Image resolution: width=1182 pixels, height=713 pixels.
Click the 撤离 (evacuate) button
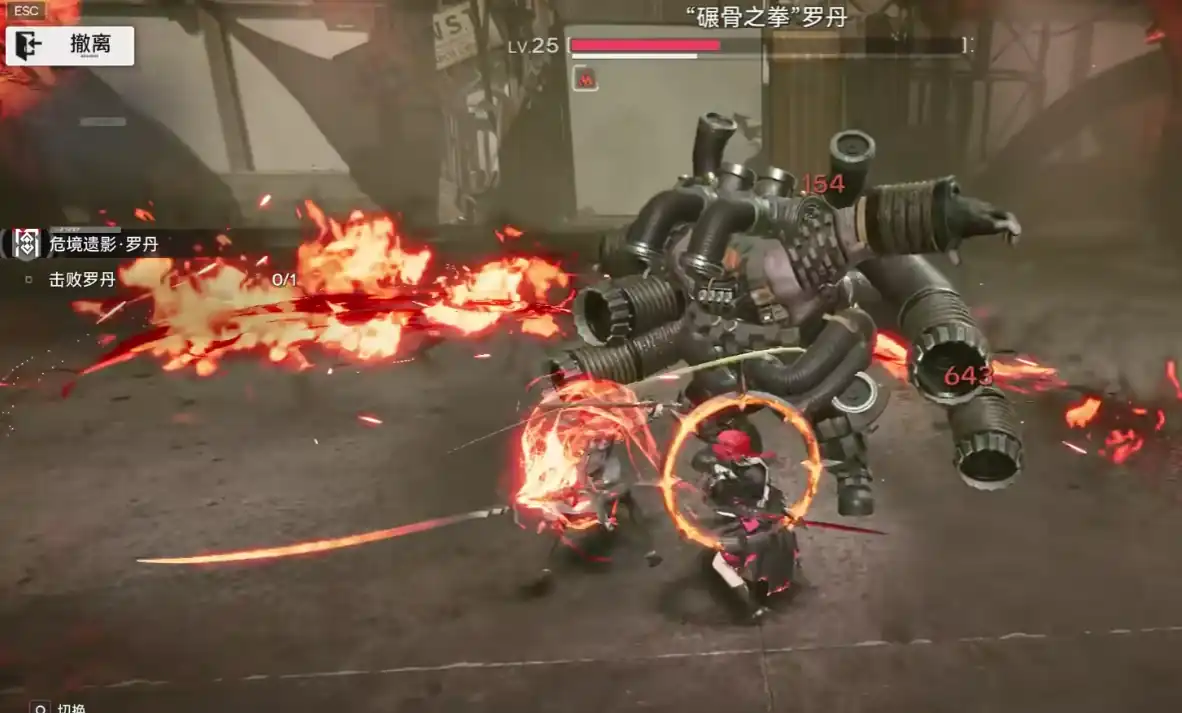[70, 45]
